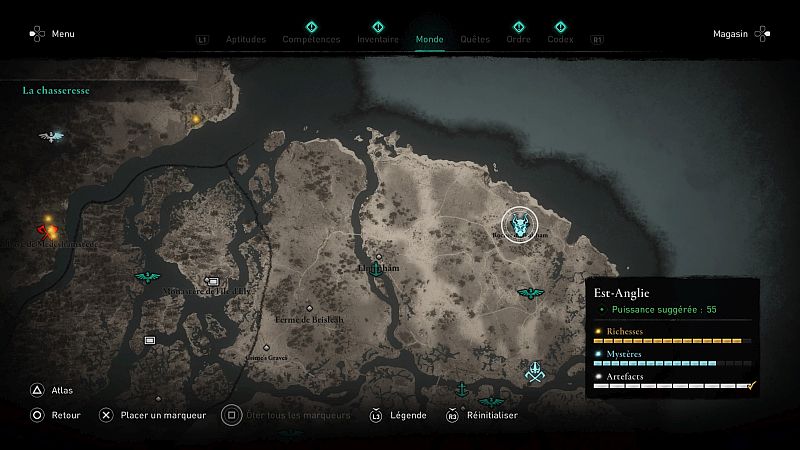Viewport: 800px width, 450px height.
Task: Select the red raid marker on the map
Action: (46, 227)
